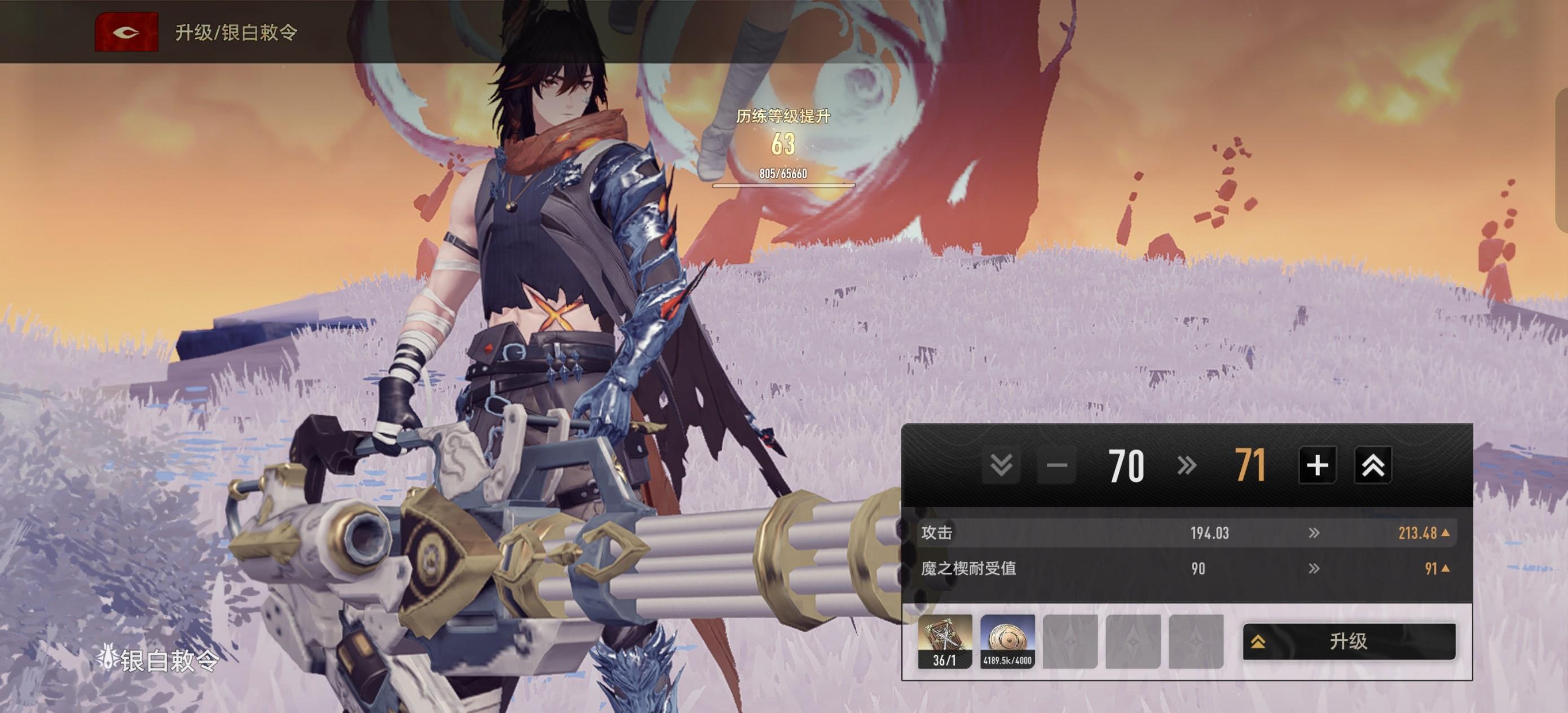Select the upgrade material slot showing 36/1

pos(945,641)
